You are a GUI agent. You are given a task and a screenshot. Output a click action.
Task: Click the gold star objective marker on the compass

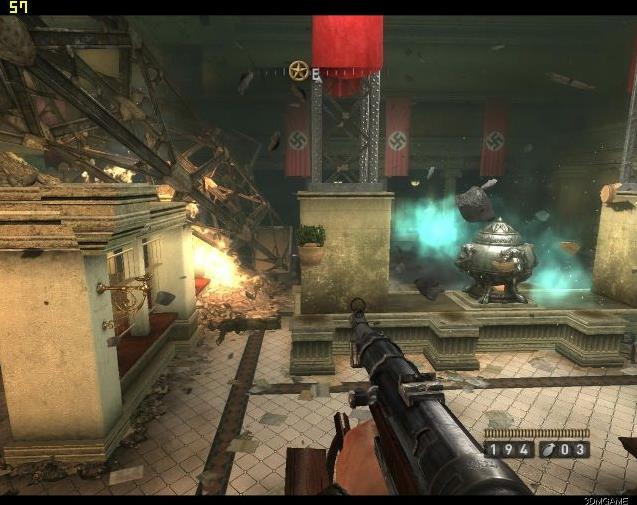298,70
